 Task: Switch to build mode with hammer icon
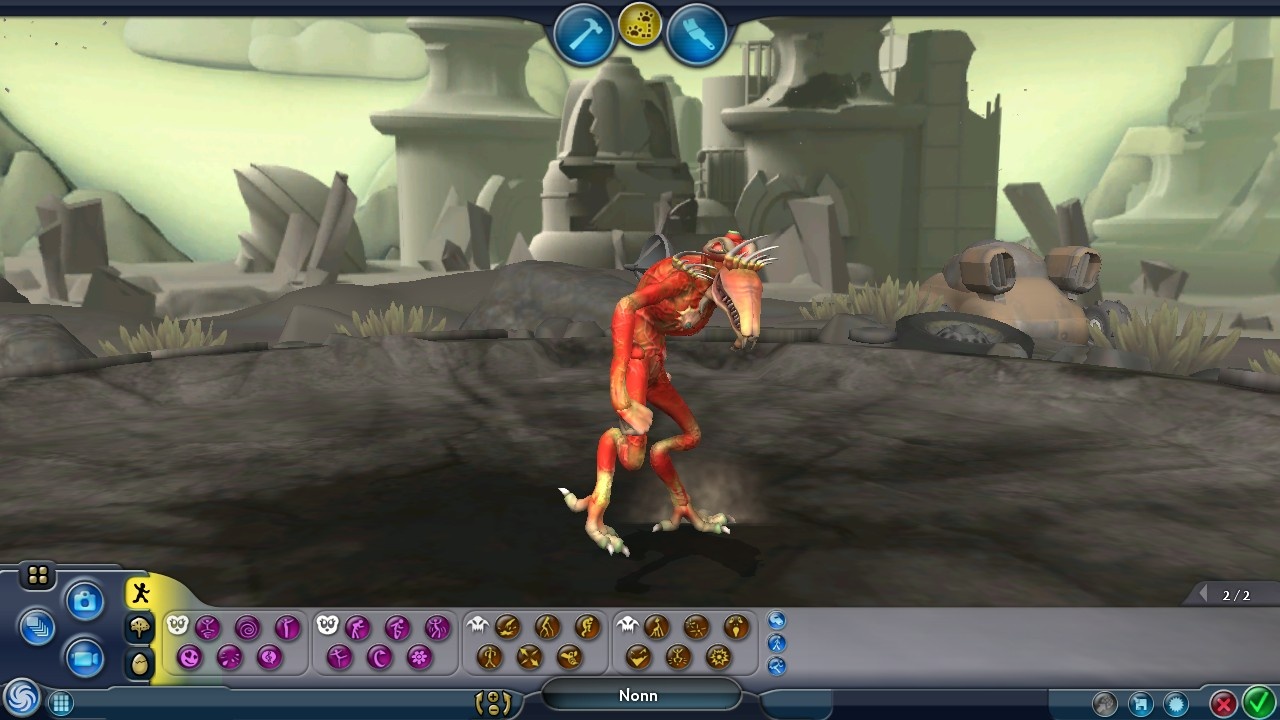[584, 34]
